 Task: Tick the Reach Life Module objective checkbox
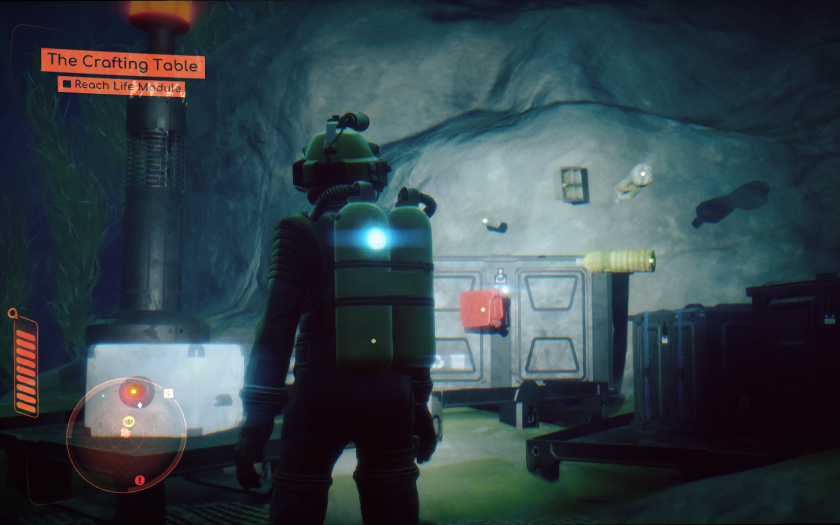pos(67,85)
